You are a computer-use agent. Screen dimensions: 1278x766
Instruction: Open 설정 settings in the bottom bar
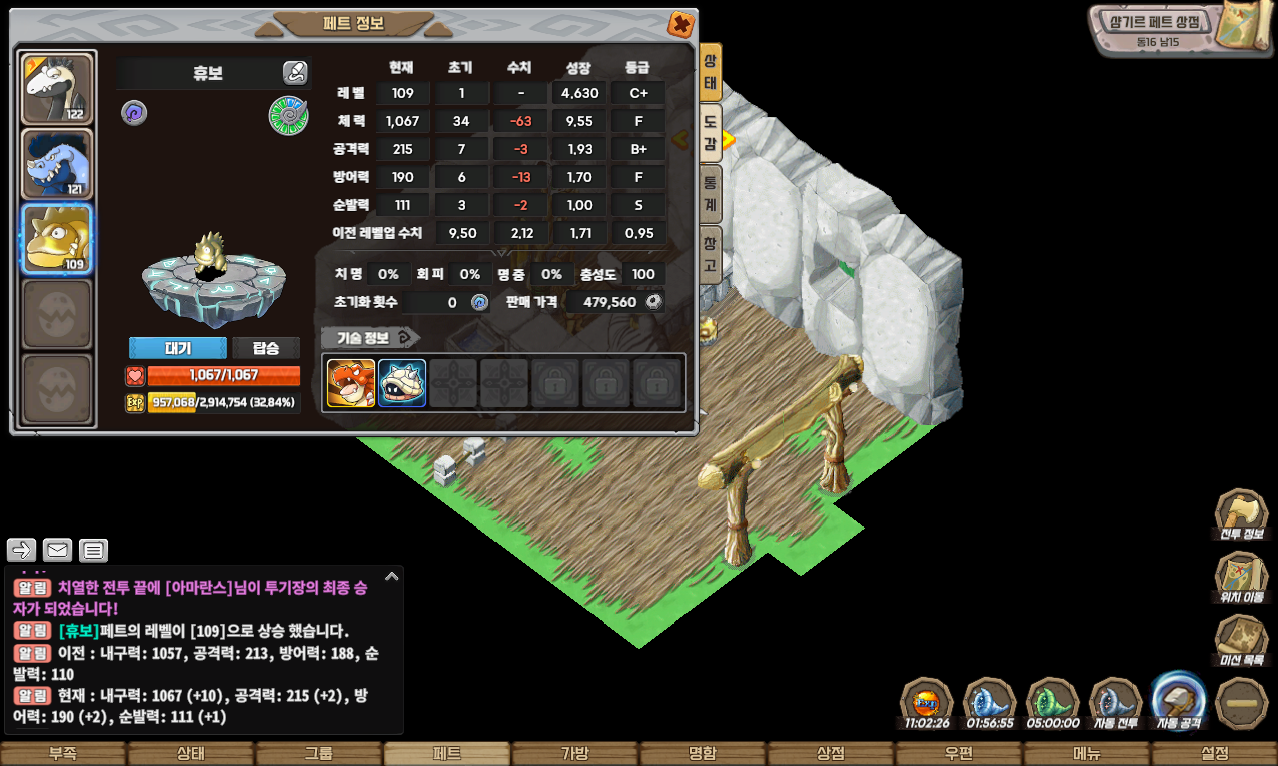point(1214,754)
